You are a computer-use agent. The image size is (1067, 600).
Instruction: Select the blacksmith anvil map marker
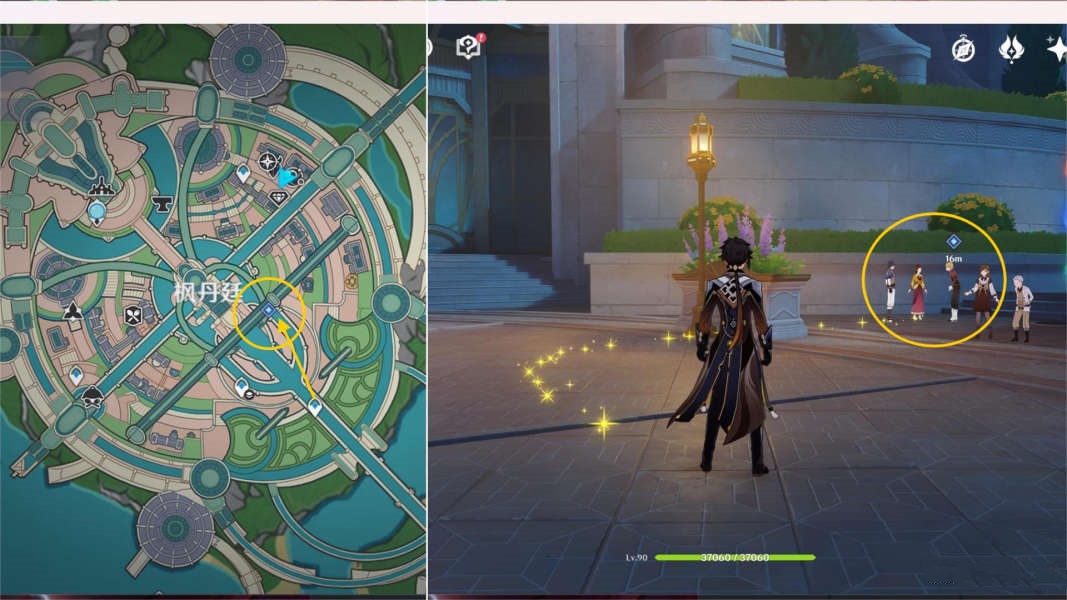click(161, 205)
